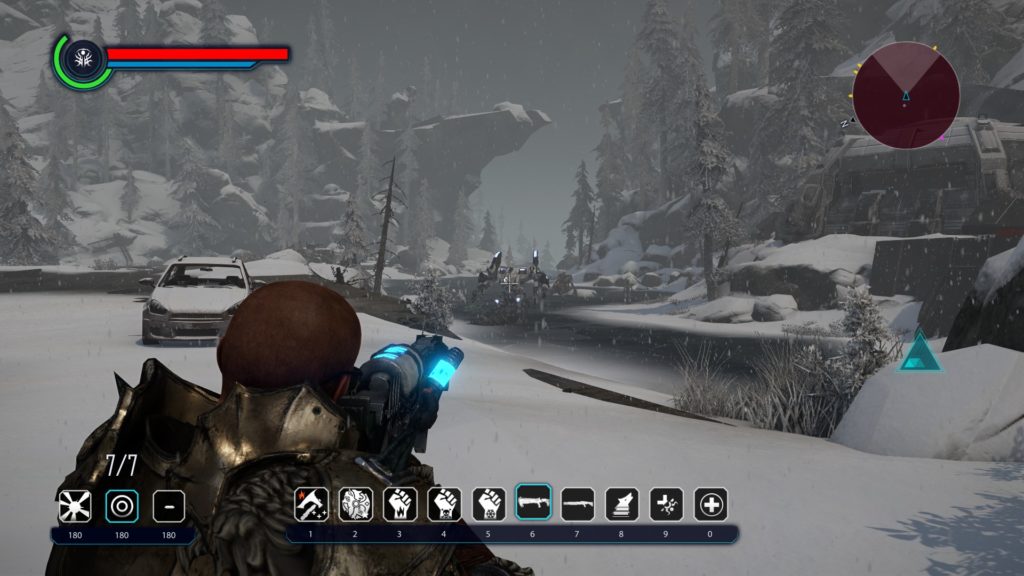Use the cross-and-sparks ability in slot 9
Image resolution: width=1024 pixels, height=576 pixels.
point(667,504)
